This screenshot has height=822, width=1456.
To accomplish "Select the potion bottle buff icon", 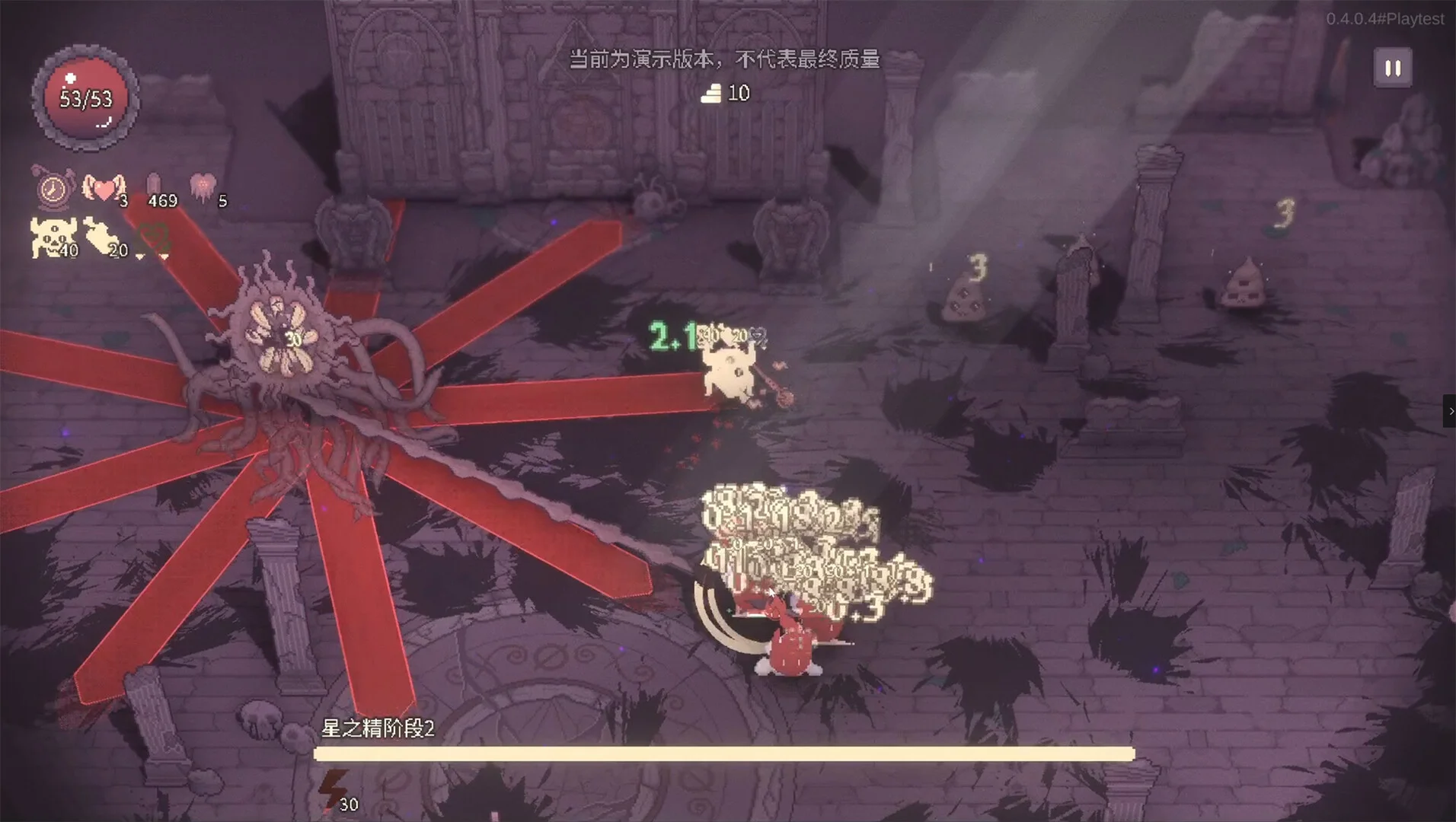I will click(x=101, y=237).
